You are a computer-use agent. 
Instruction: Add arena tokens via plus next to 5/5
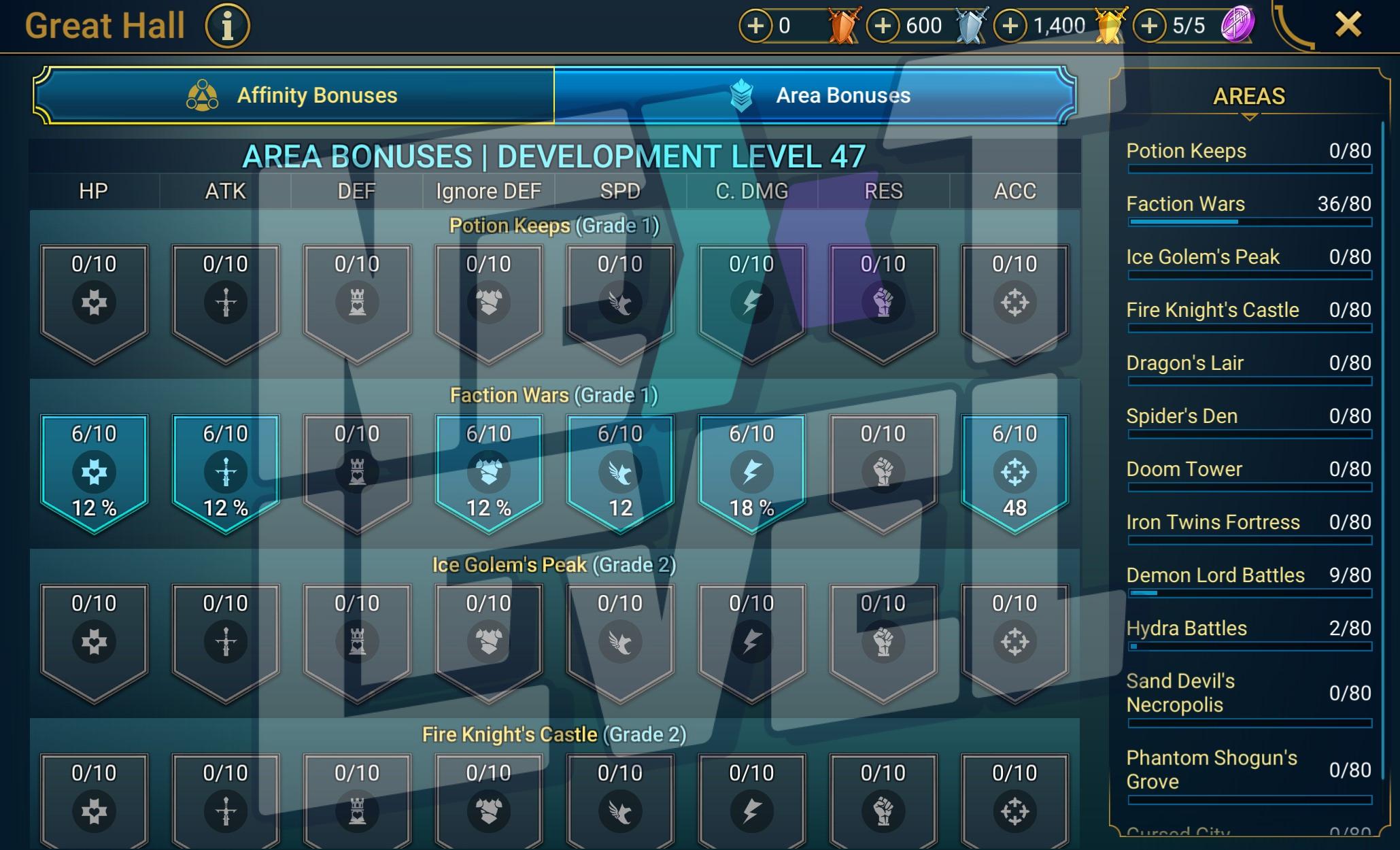[1149, 26]
